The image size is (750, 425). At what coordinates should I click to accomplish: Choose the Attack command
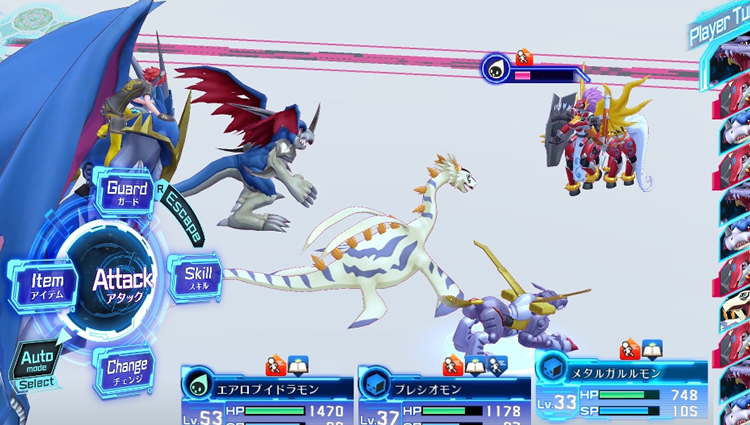[x=122, y=283]
